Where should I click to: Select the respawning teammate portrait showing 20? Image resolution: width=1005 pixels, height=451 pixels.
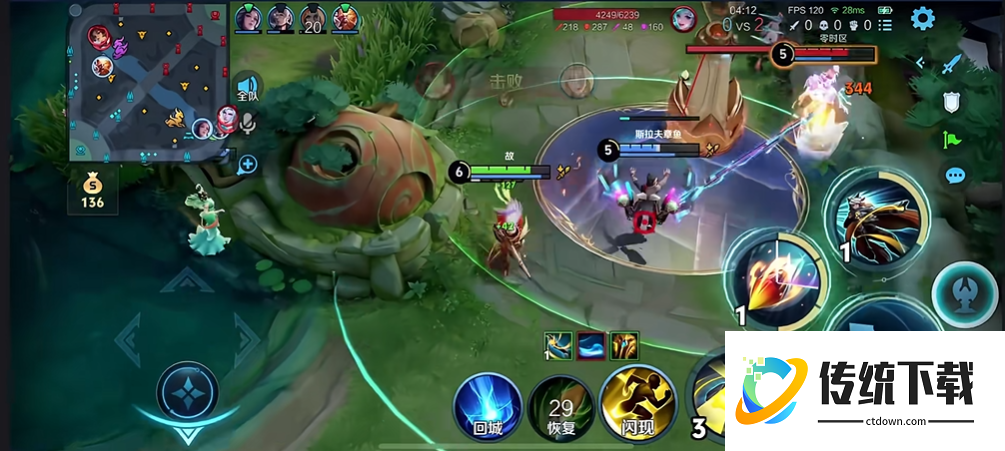(x=313, y=18)
